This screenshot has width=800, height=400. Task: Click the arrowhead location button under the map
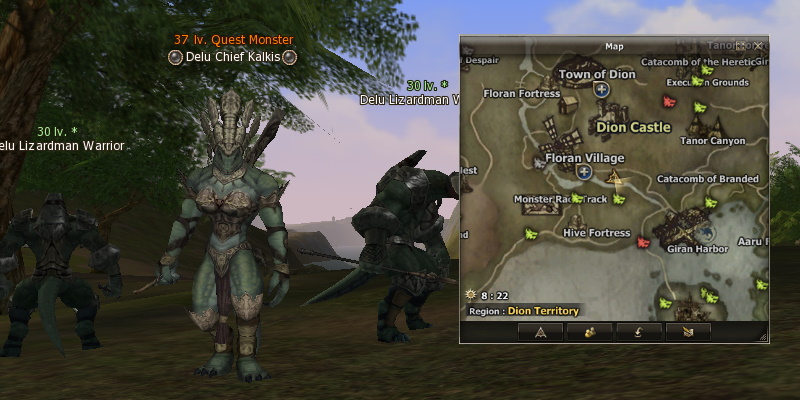(541, 331)
